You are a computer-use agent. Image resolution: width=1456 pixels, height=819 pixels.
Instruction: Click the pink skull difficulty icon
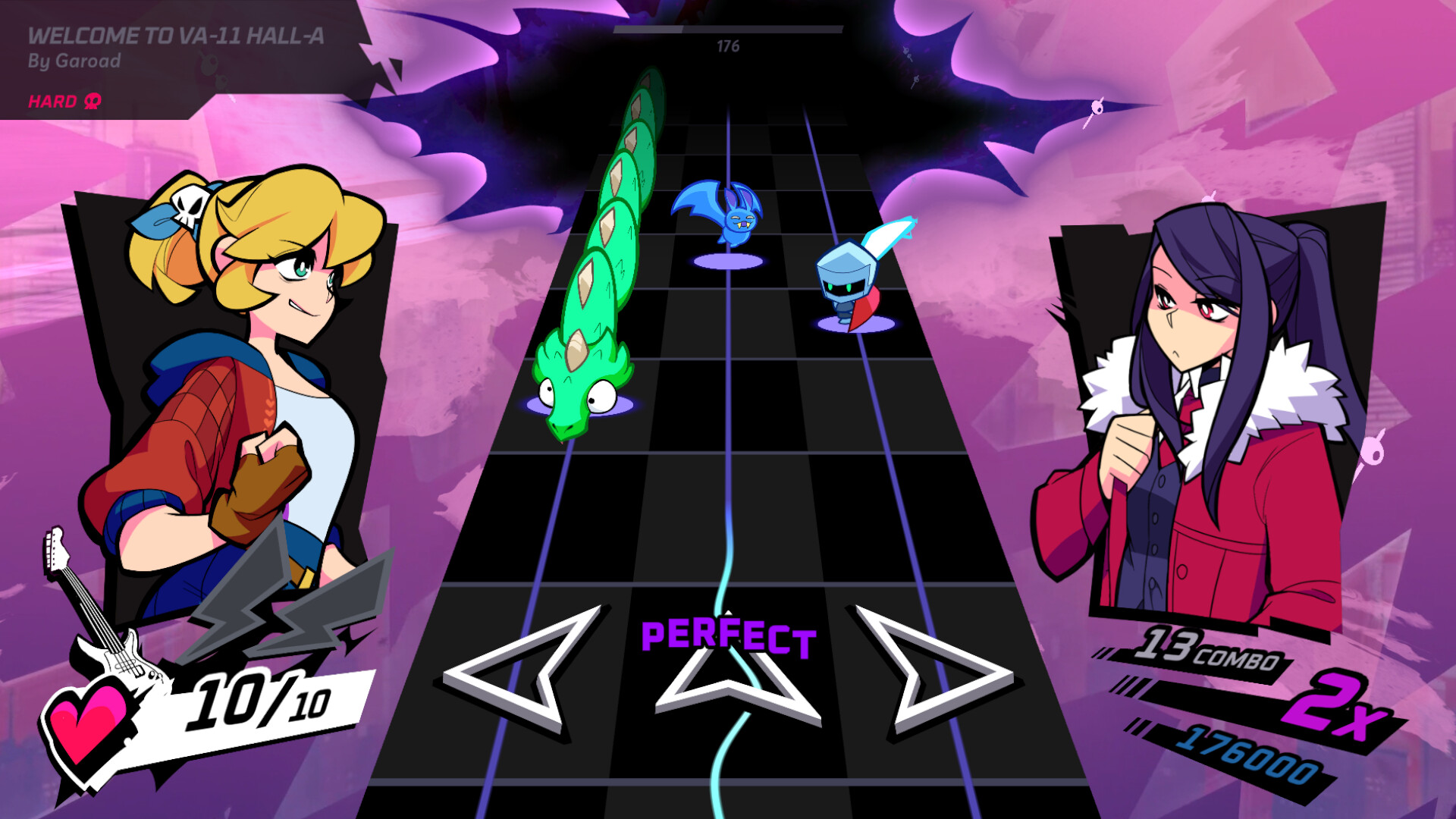pyautogui.click(x=90, y=101)
